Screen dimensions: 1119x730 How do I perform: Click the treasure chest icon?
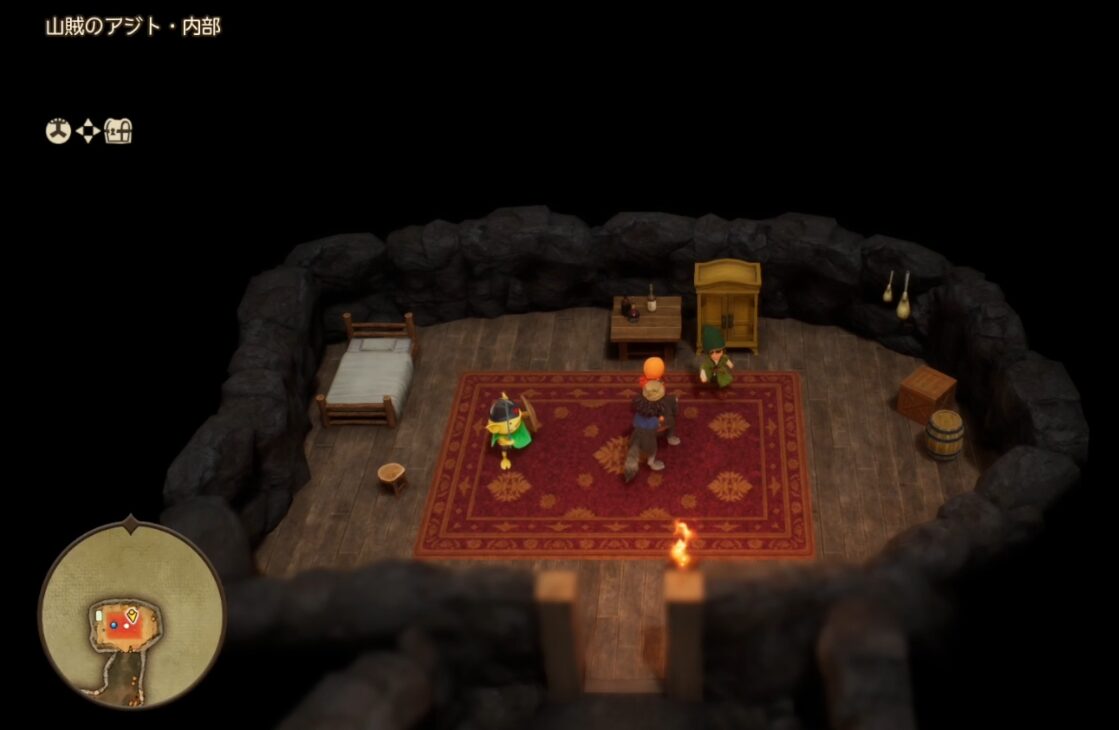(x=119, y=131)
